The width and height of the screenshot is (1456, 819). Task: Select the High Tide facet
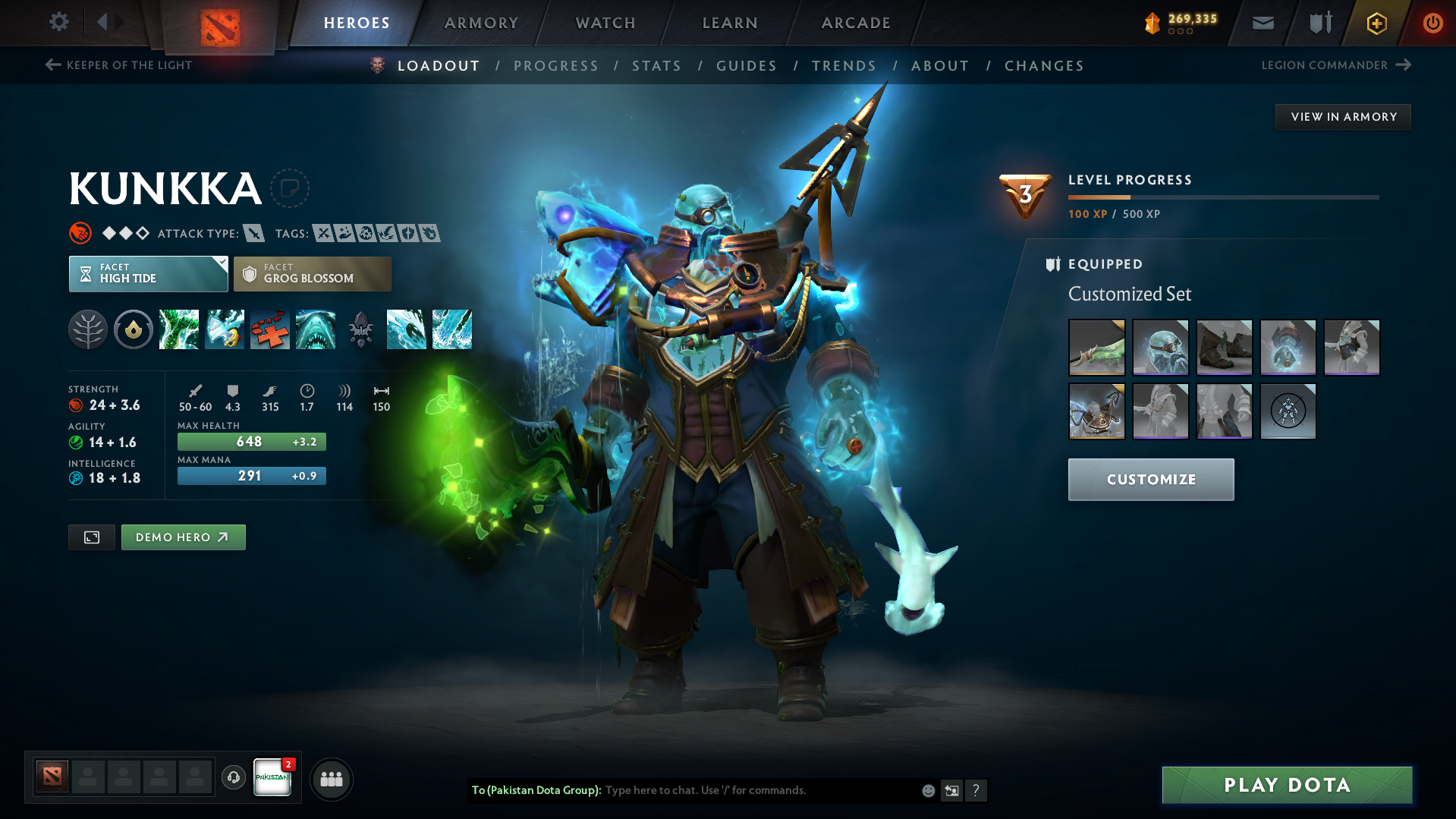click(148, 273)
